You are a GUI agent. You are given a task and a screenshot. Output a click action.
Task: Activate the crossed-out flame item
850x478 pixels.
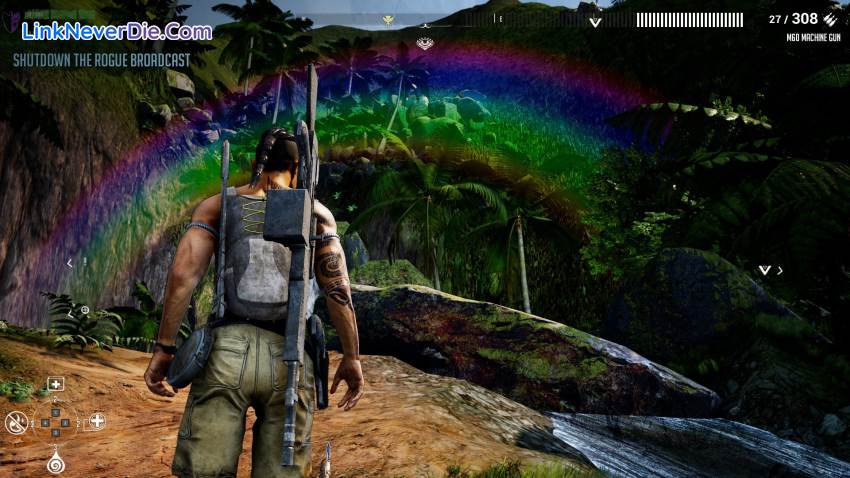pos(15,422)
